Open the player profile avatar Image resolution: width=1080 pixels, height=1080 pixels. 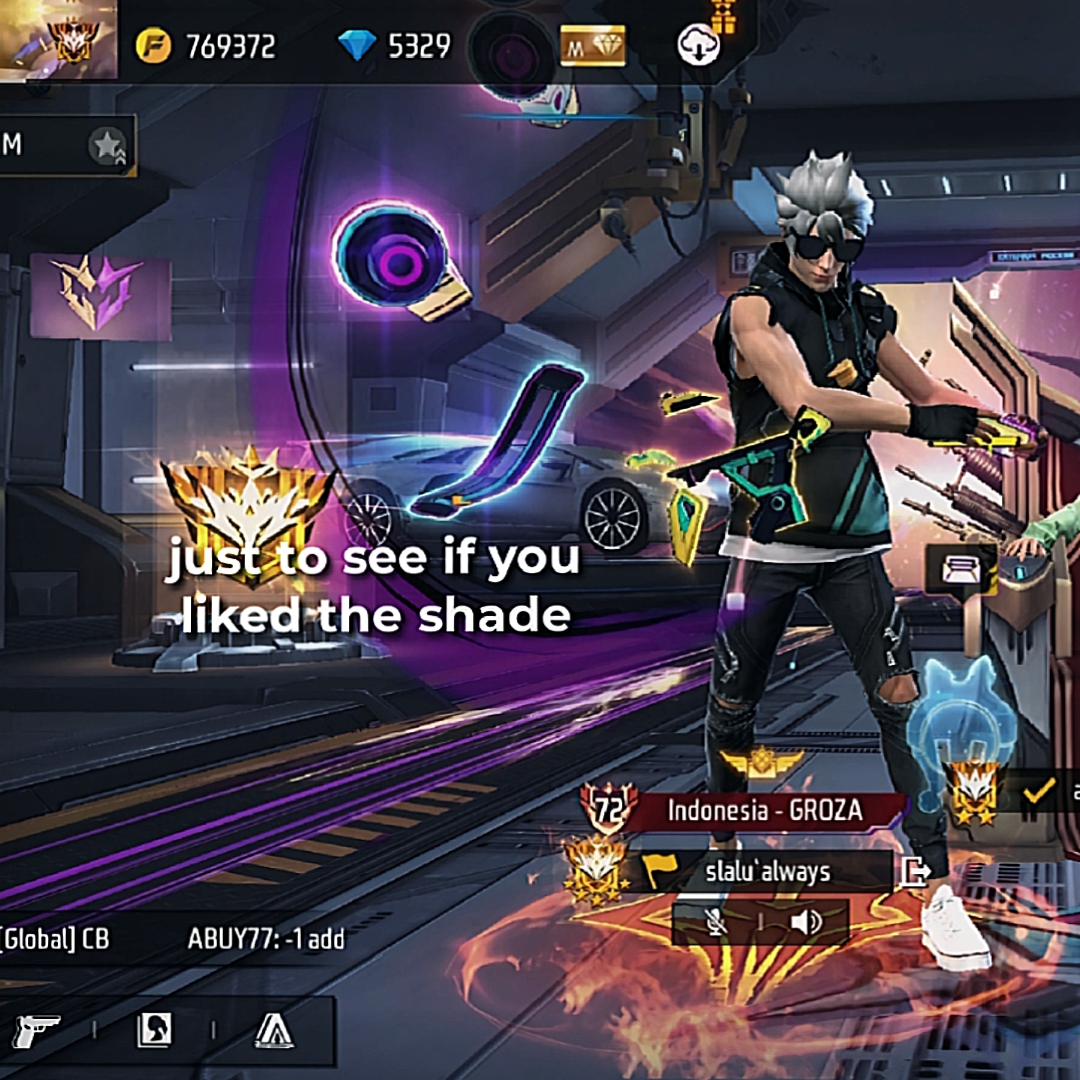click(58, 40)
